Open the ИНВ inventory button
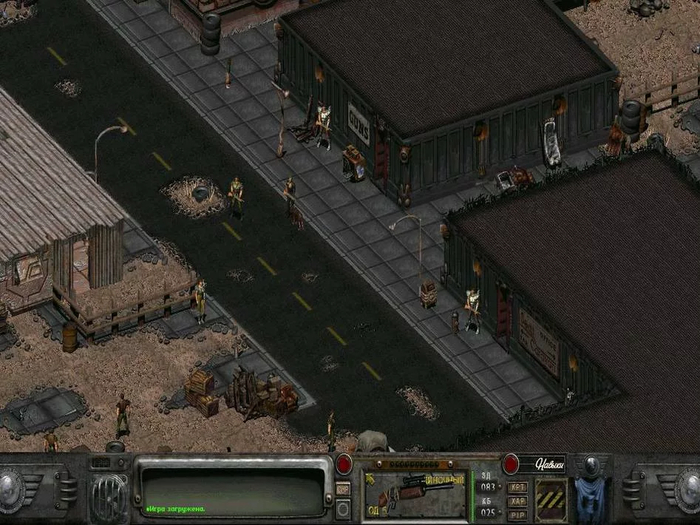 (x=343, y=488)
